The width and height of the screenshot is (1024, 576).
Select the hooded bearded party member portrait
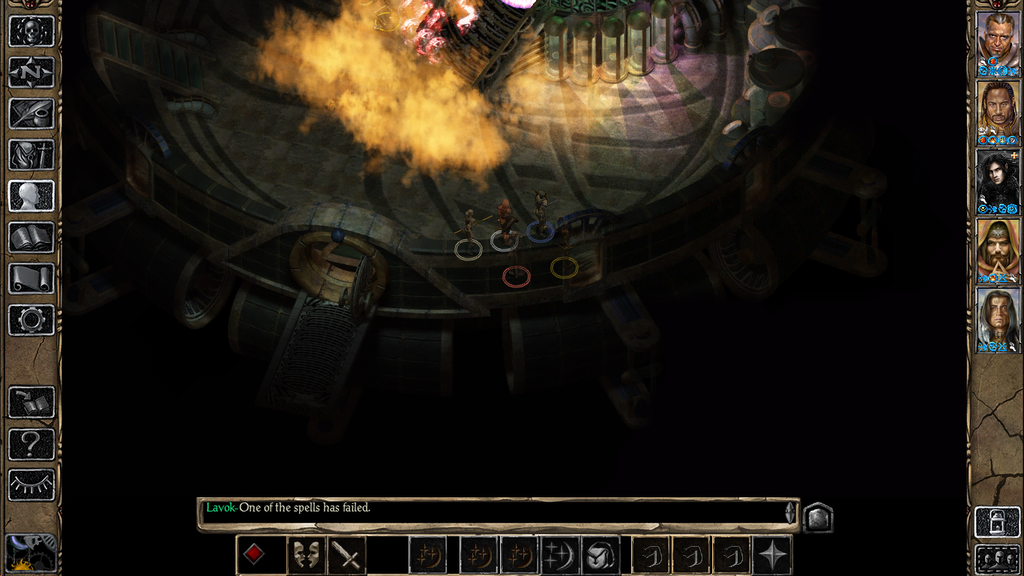[997, 247]
